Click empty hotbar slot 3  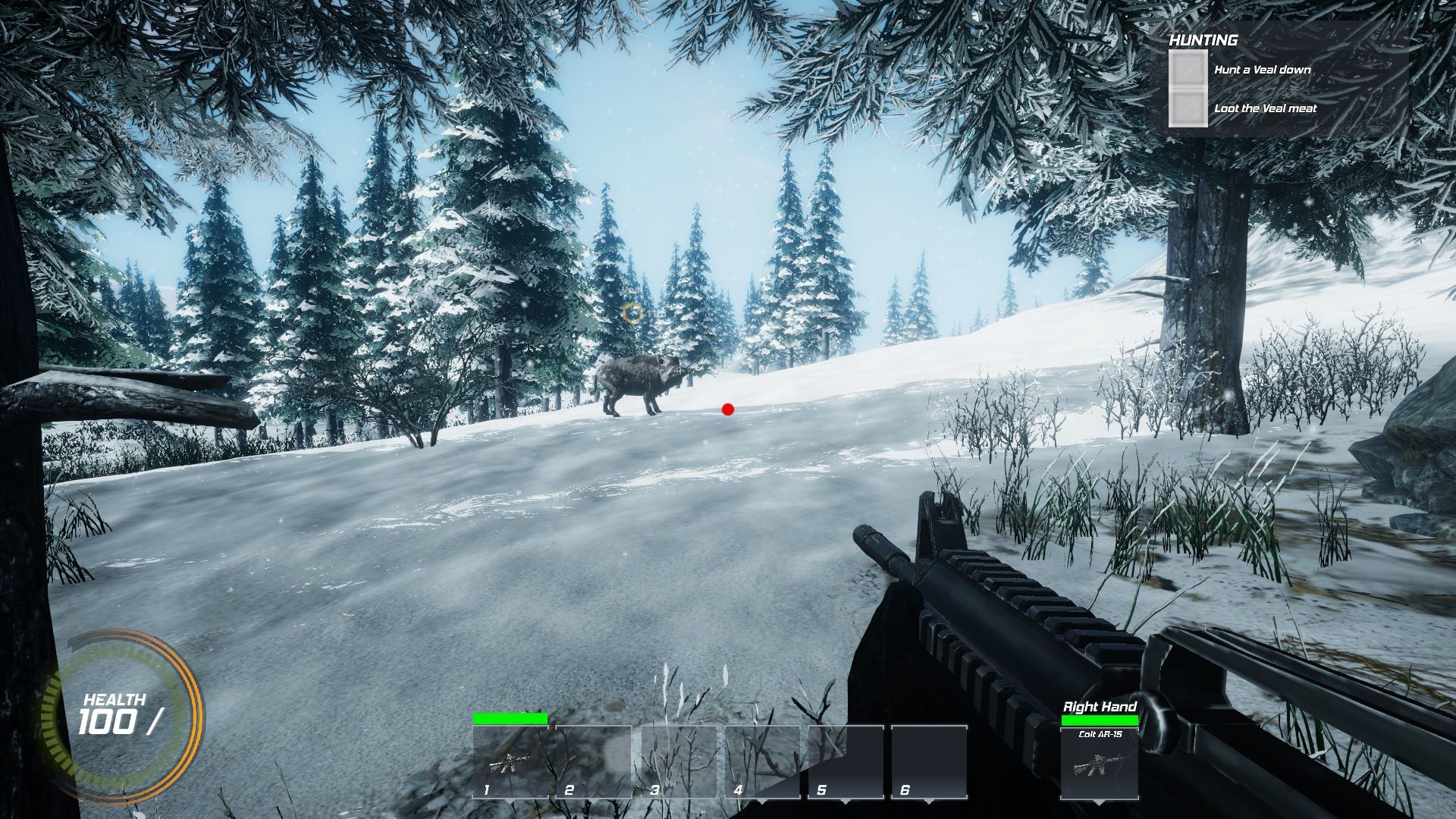click(x=681, y=762)
